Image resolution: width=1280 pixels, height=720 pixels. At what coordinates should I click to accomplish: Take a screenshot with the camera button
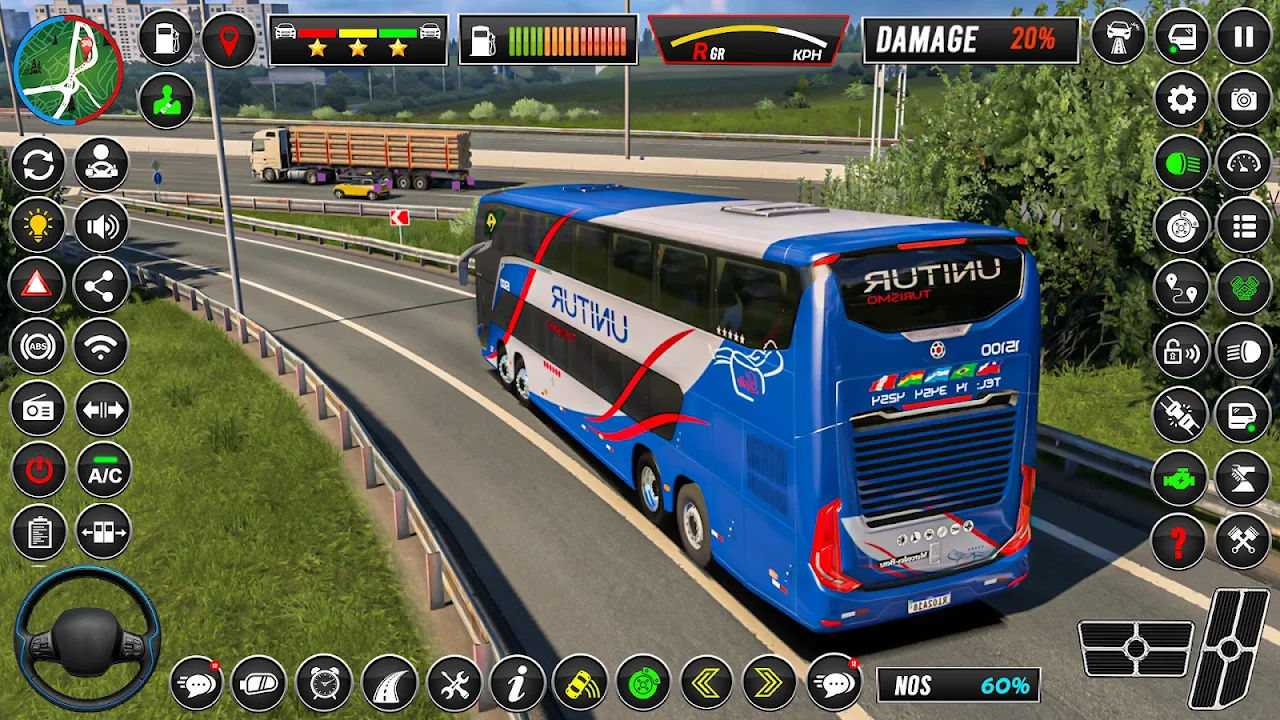tap(1244, 99)
